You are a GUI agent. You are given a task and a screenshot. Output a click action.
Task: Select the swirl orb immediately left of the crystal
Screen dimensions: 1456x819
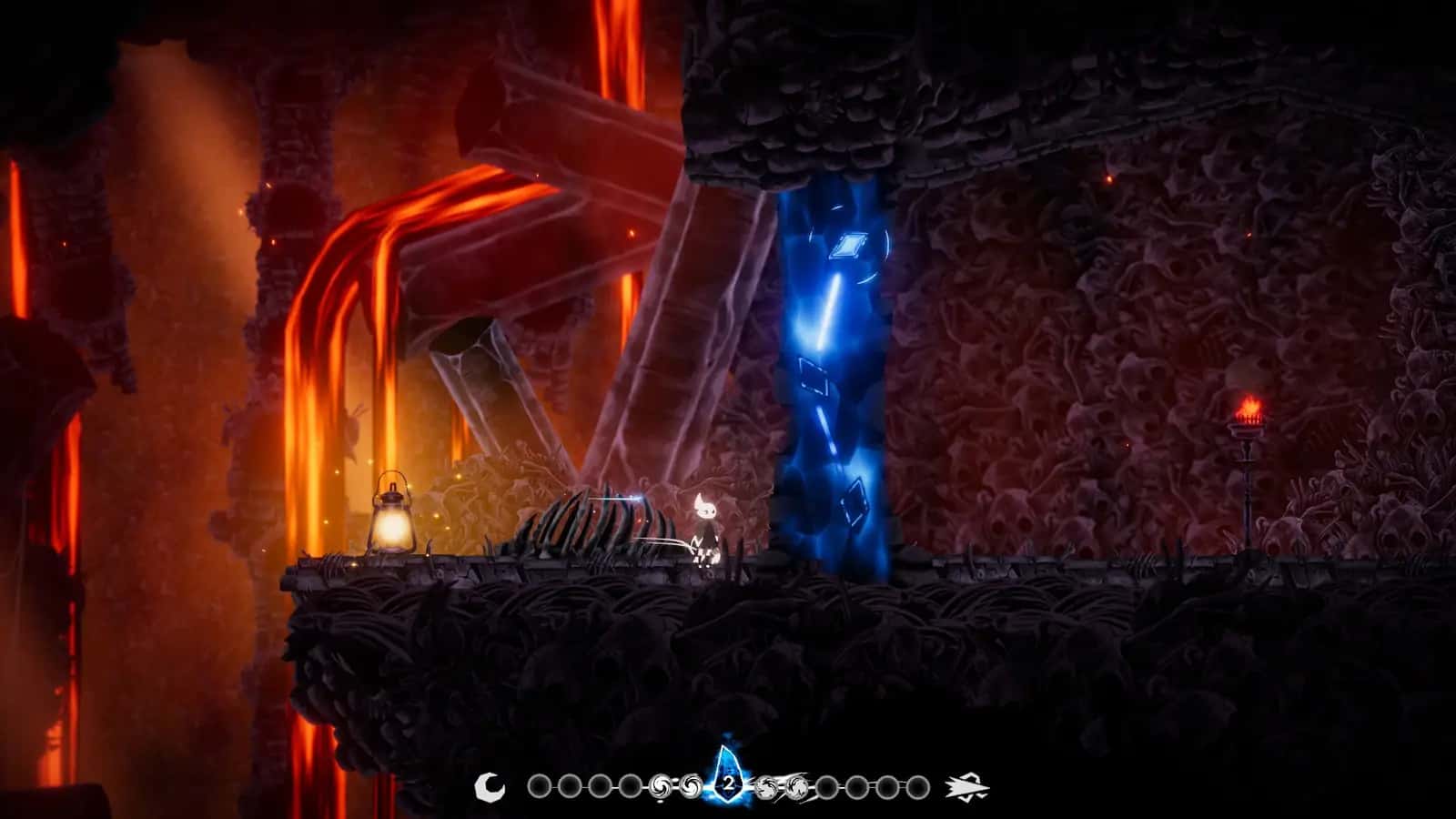(691, 784)
